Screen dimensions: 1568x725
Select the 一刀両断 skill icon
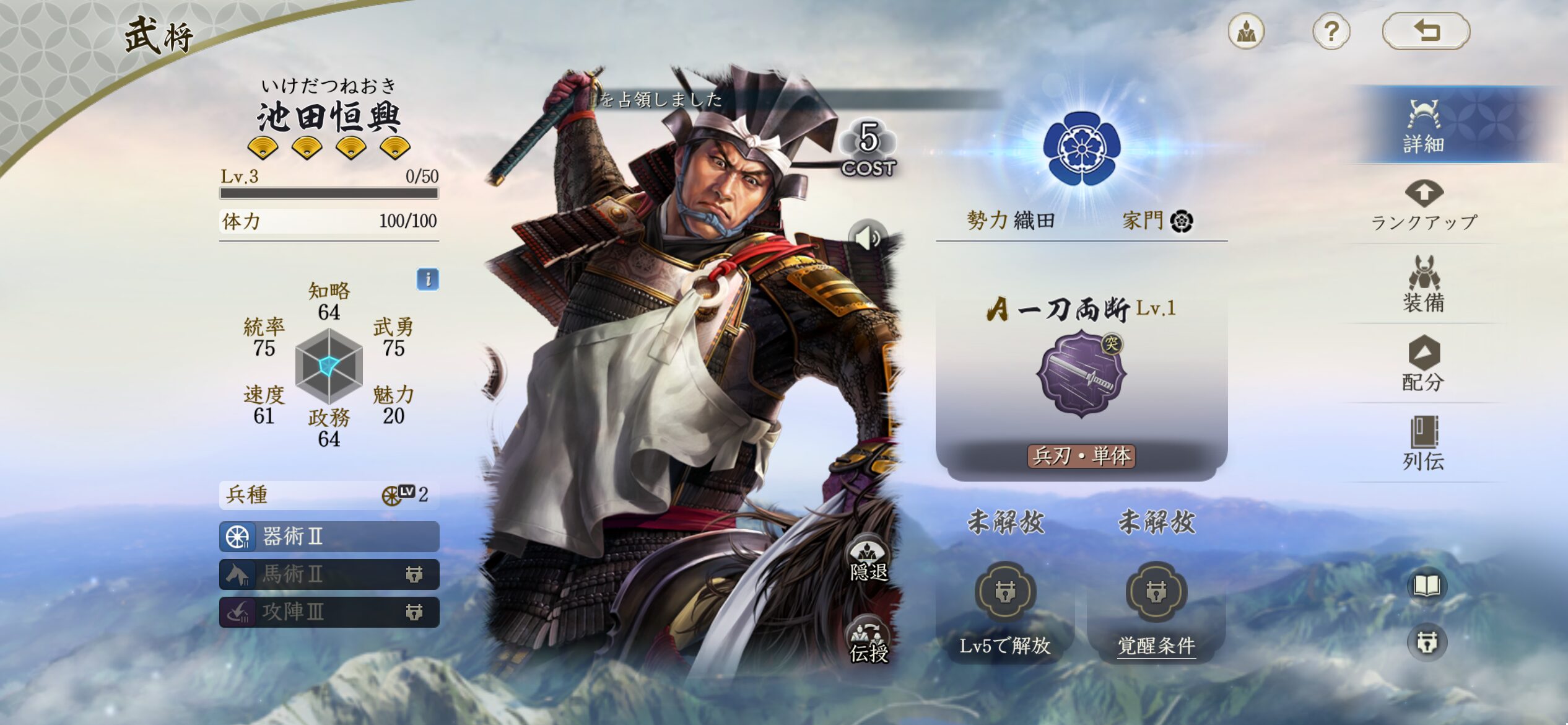[x=1081, y=374]
